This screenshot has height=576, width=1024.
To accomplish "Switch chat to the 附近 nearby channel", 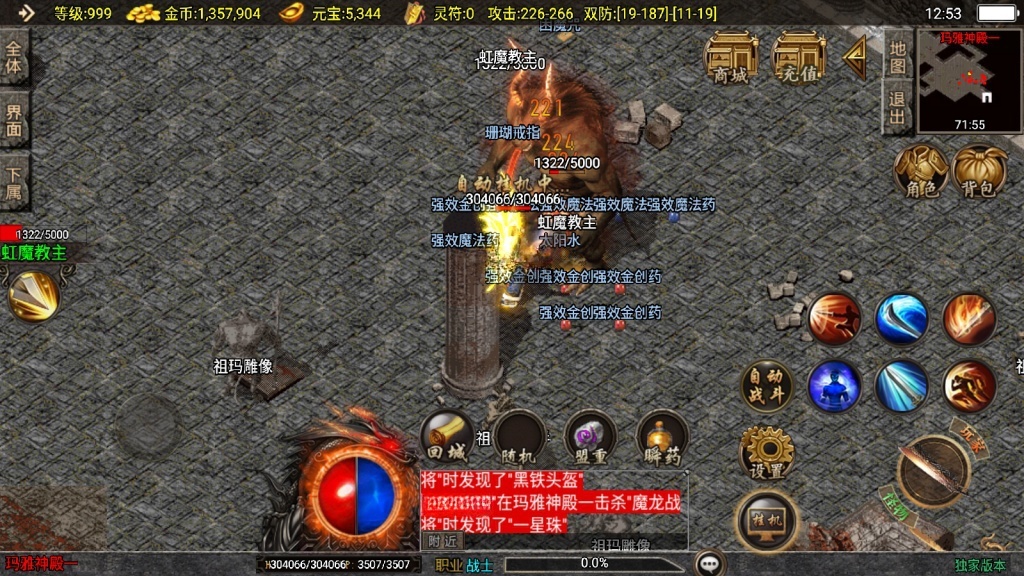I will (x=441, y=540).
